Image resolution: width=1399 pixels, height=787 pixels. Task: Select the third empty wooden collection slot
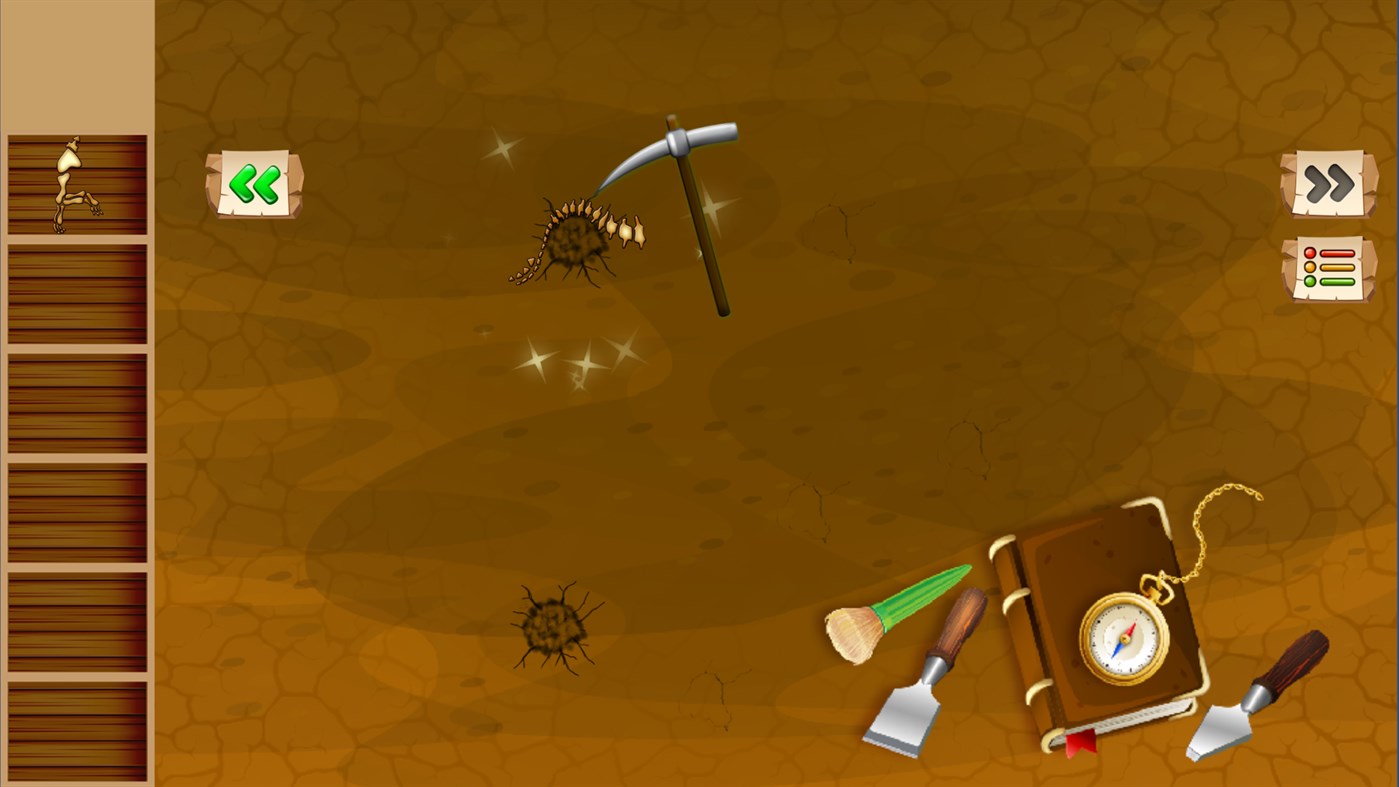(77, 402)
